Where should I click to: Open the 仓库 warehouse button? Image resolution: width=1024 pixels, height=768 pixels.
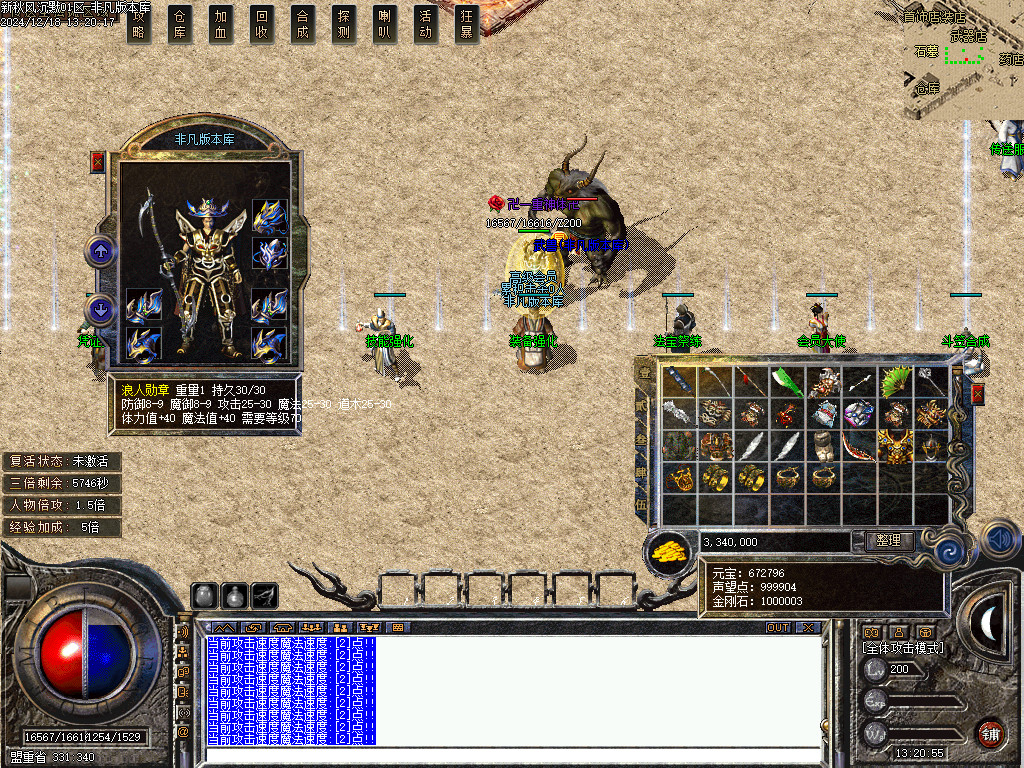180,24
